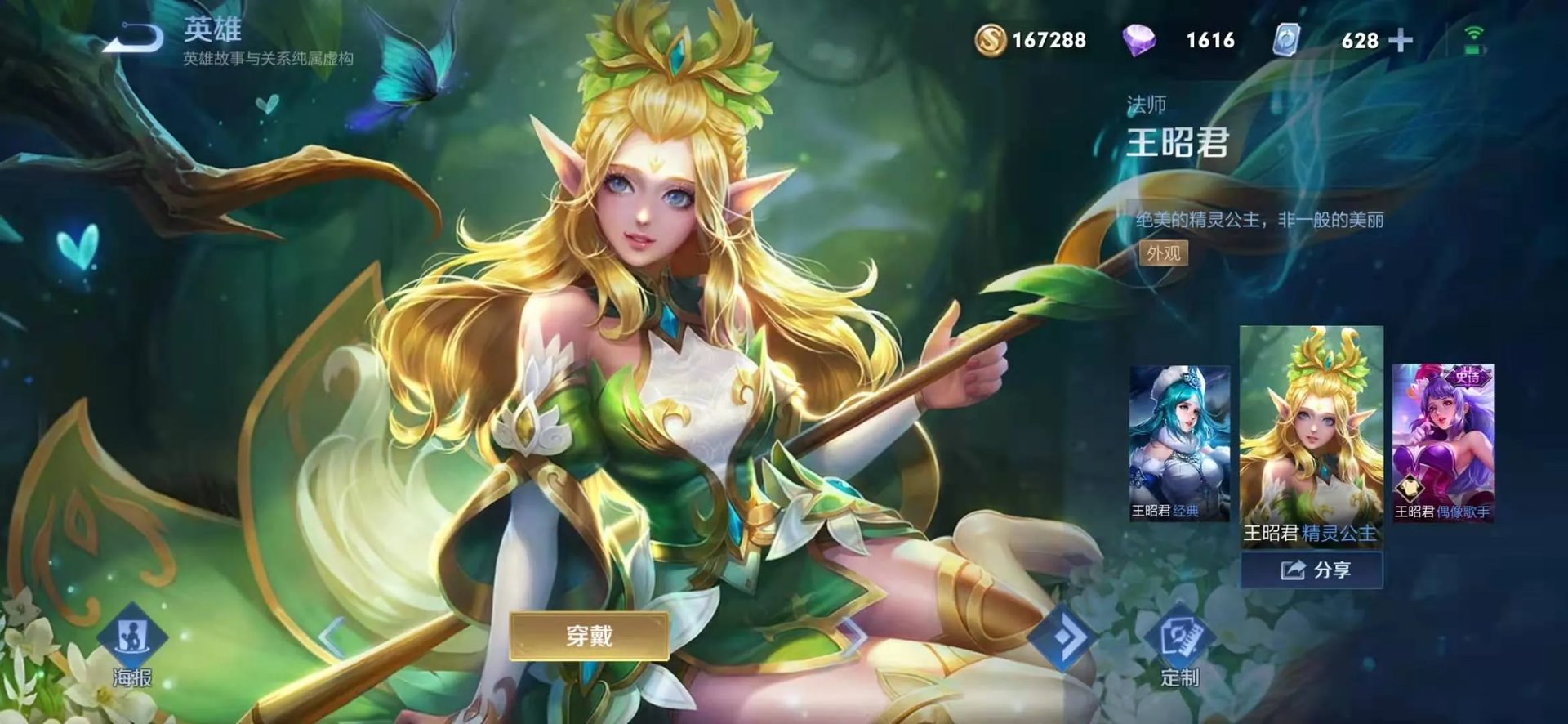Open the gold coin balance details
1568x724 pixels.
click(x=991, y=38)
